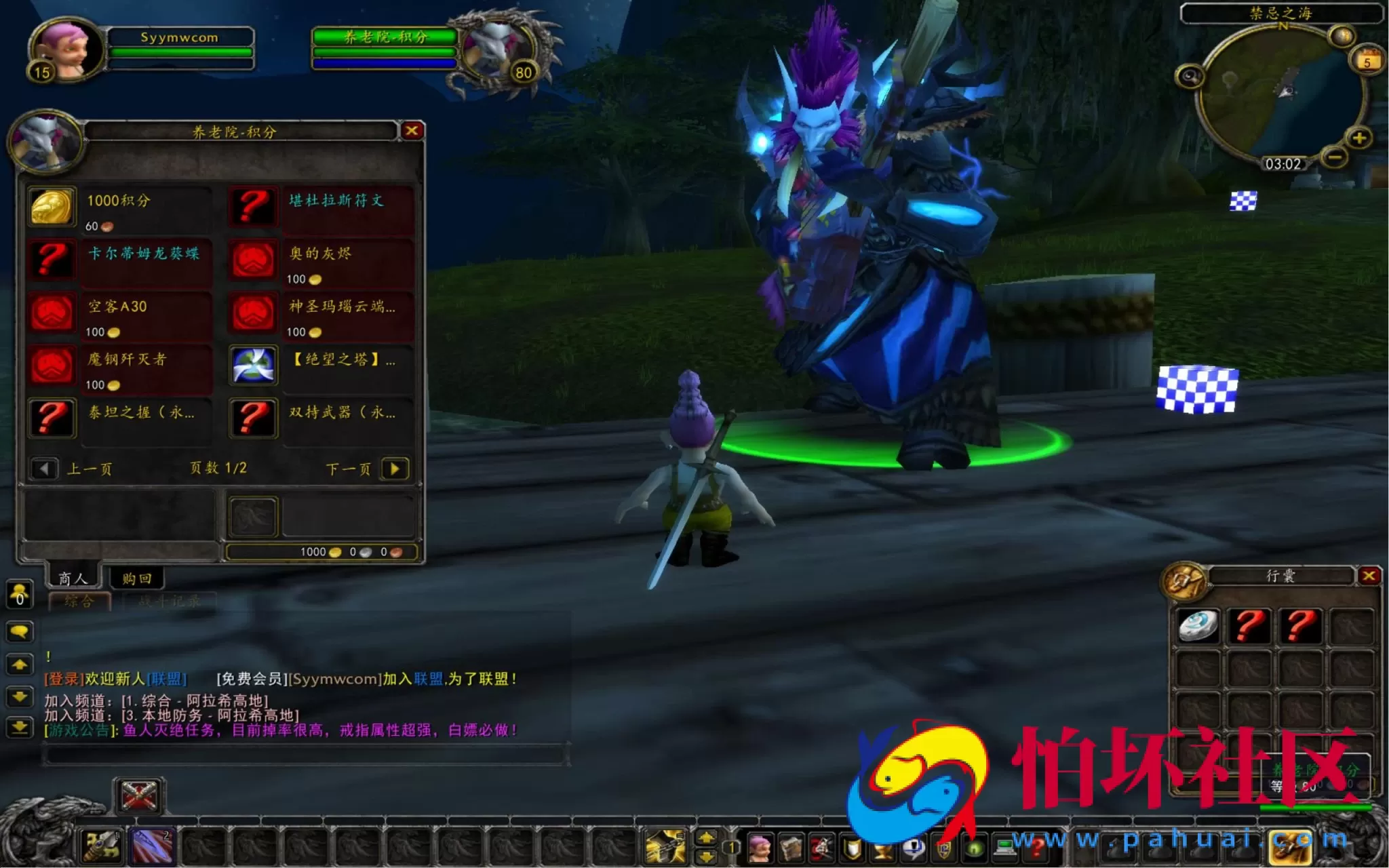
Task: Open the quest log trophy icon
Action: (881, 848)
